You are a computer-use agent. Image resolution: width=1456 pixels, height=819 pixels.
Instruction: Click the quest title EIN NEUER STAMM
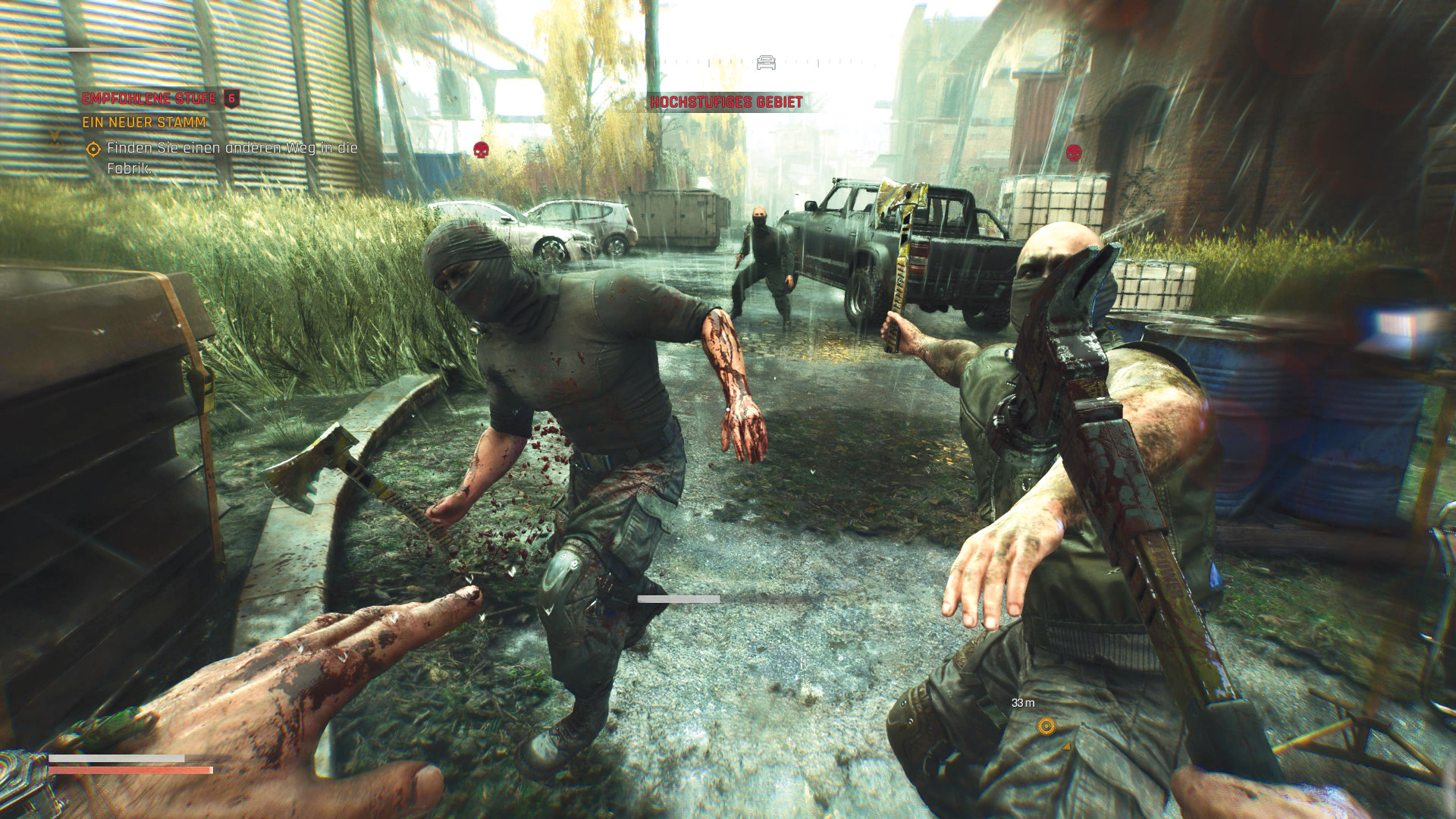144,121
